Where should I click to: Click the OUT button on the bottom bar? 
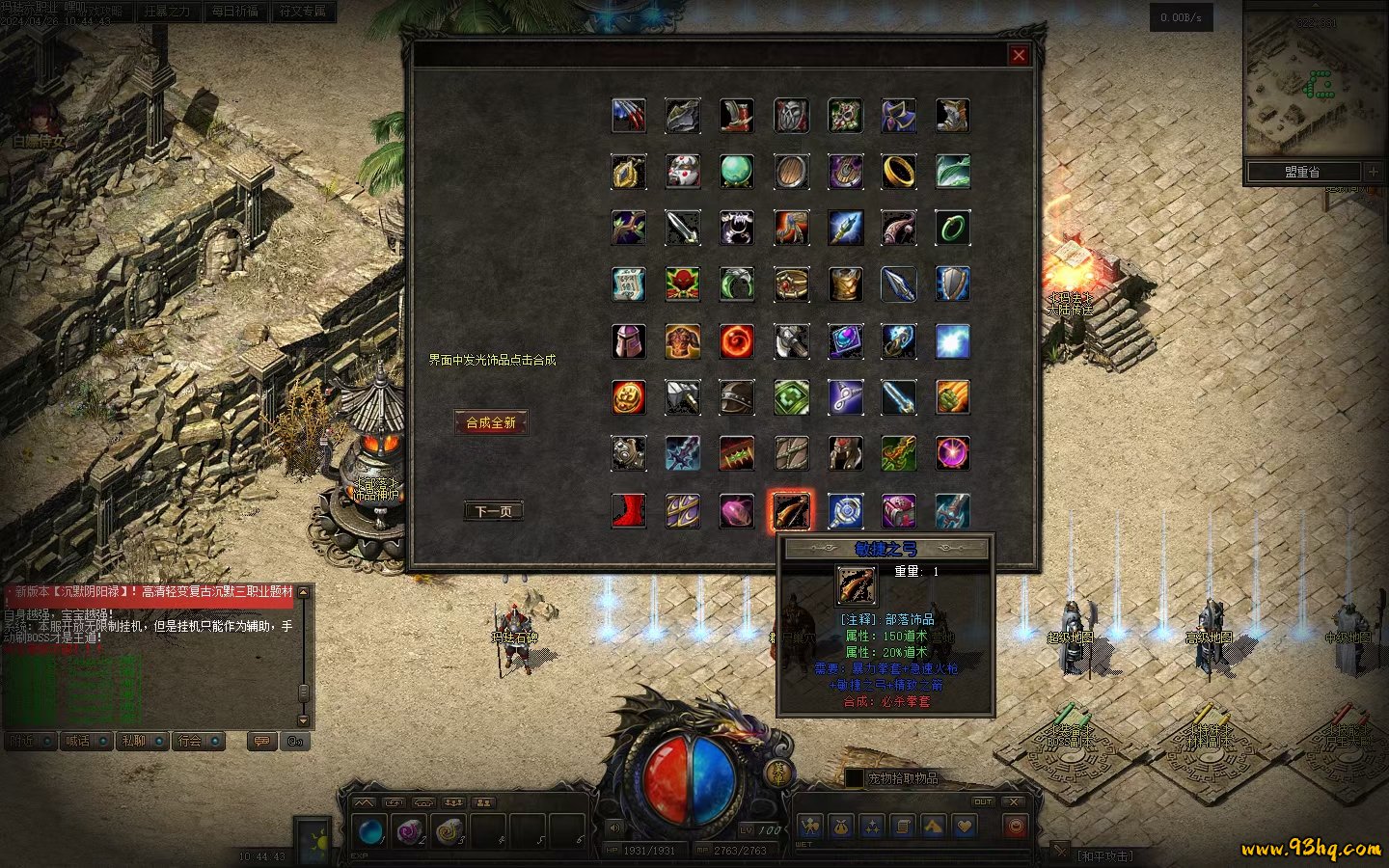(x=982, y=801)
